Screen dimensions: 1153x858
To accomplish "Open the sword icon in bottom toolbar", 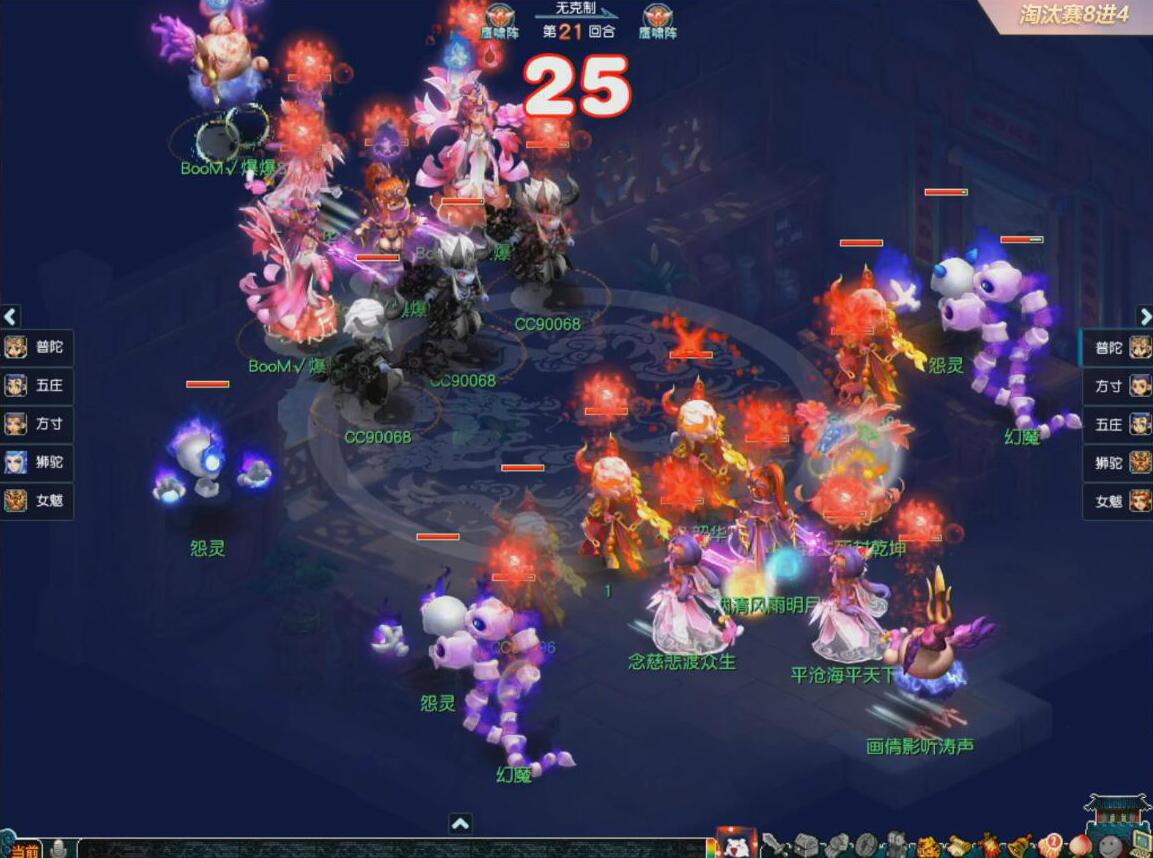I will [x=773, y=846].
